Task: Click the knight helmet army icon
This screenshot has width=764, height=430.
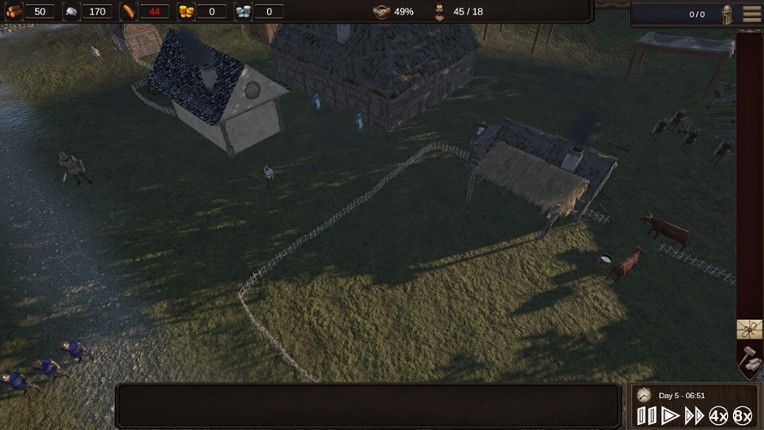Action: pyautogui.click(x=727, y=14)
